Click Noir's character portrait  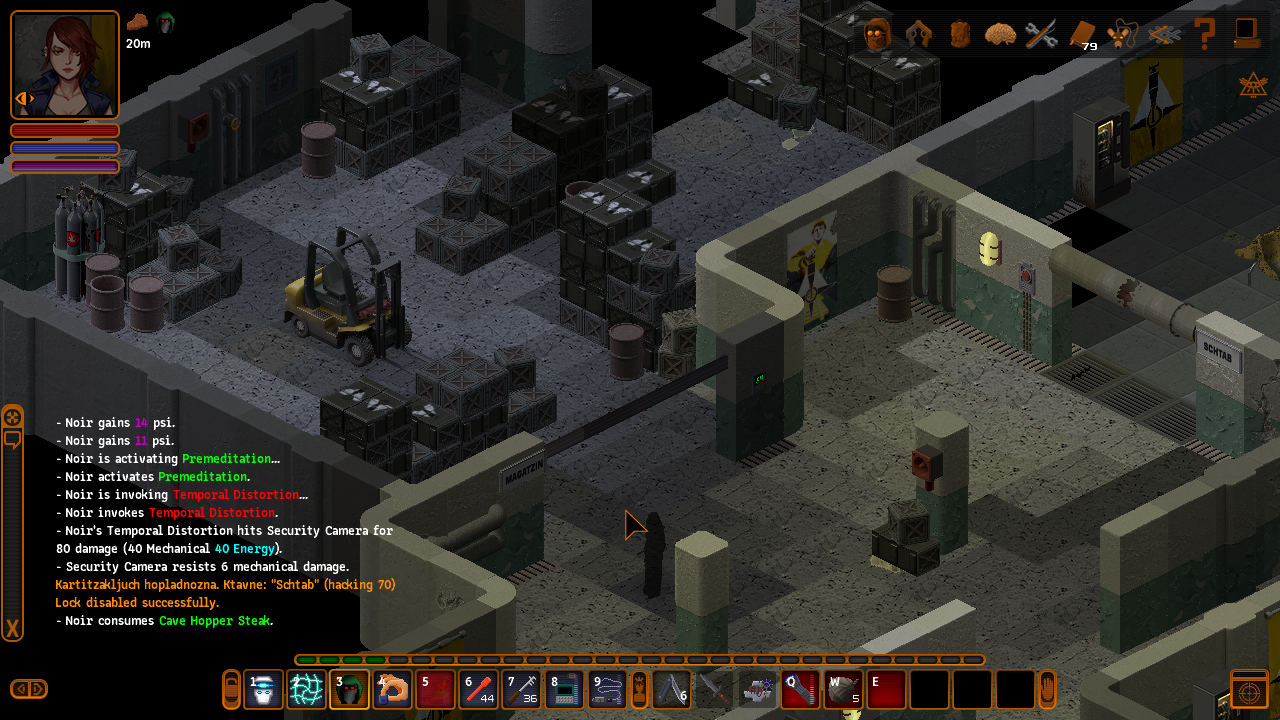click(x=65, y=65)
